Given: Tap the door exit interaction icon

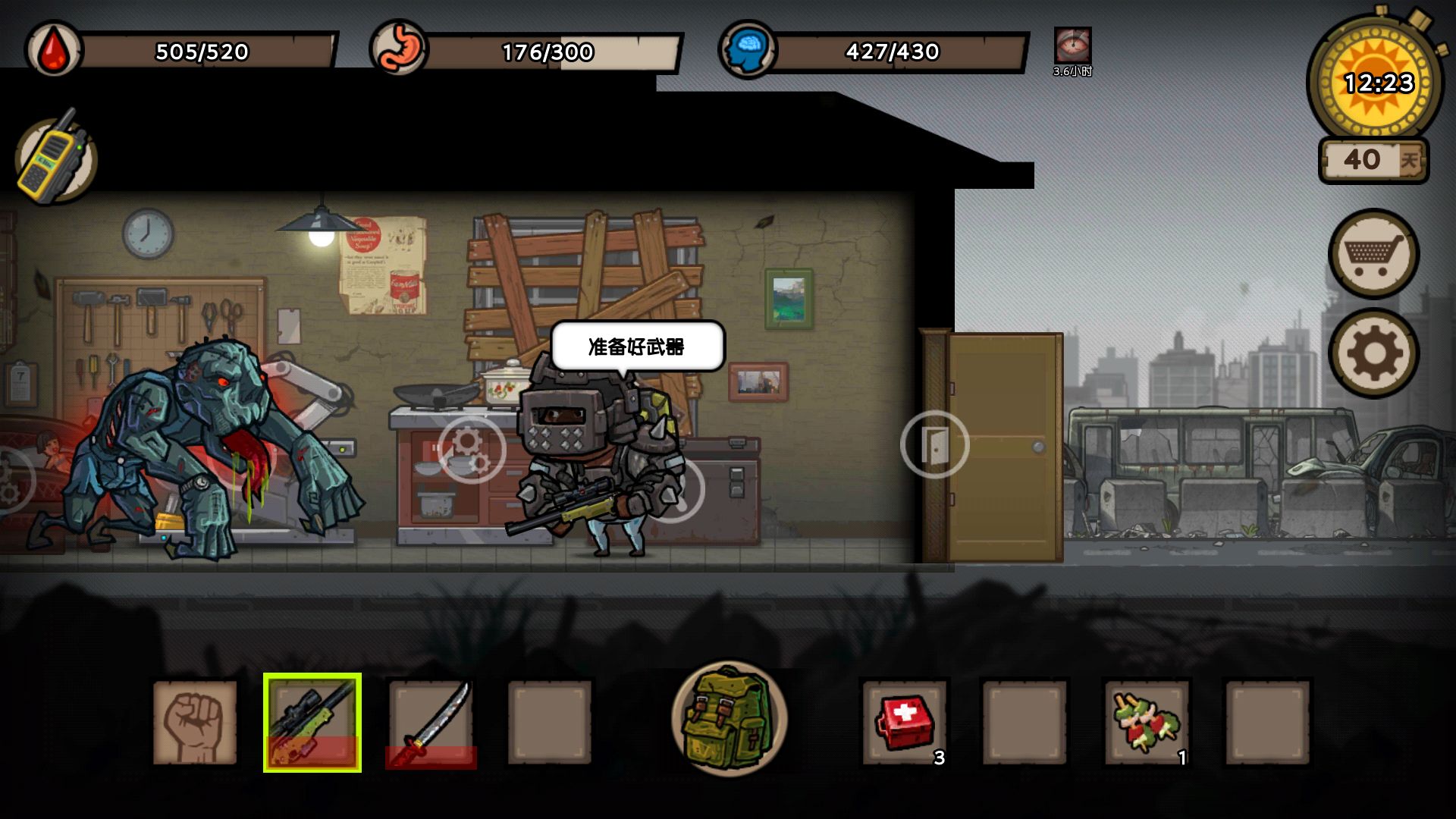Looking at the screenshot, I should (x=934, y=444).
